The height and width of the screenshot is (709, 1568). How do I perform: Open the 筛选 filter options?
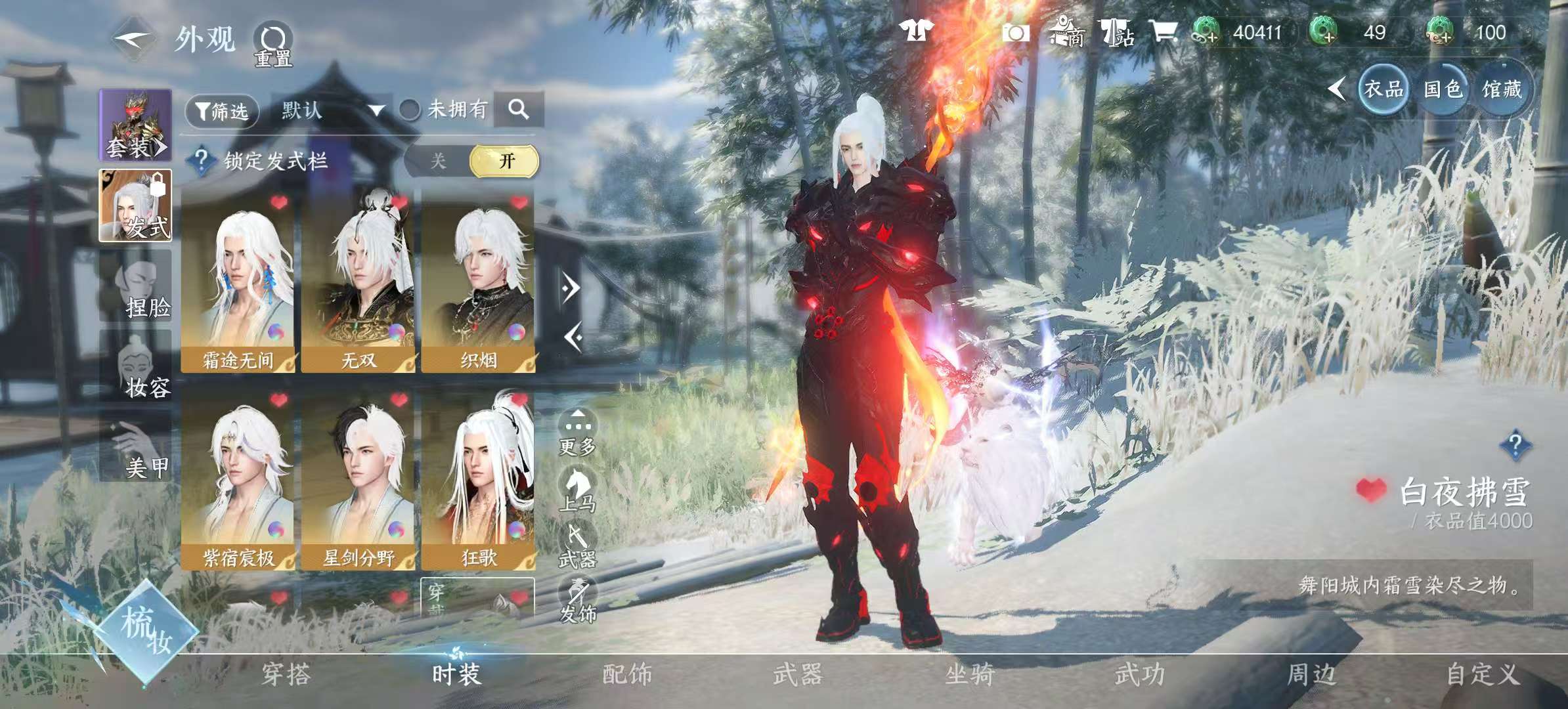[222, 111]
